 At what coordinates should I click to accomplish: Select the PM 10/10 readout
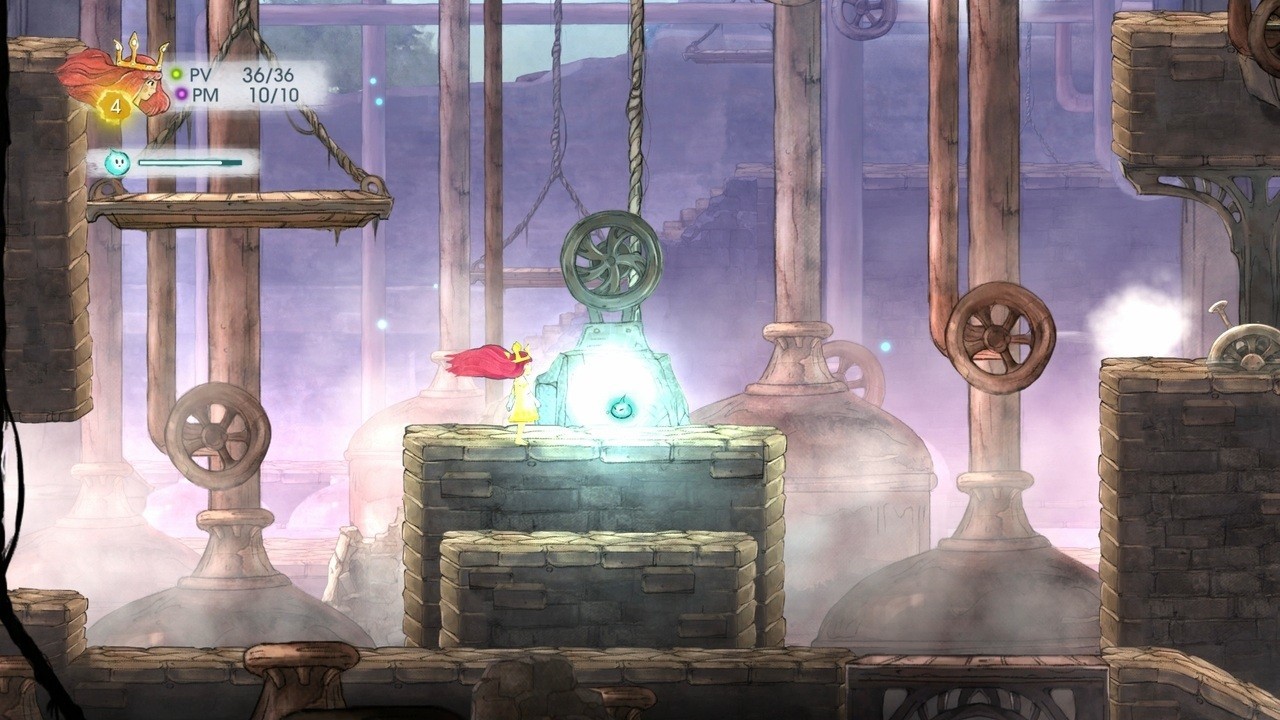272,93
